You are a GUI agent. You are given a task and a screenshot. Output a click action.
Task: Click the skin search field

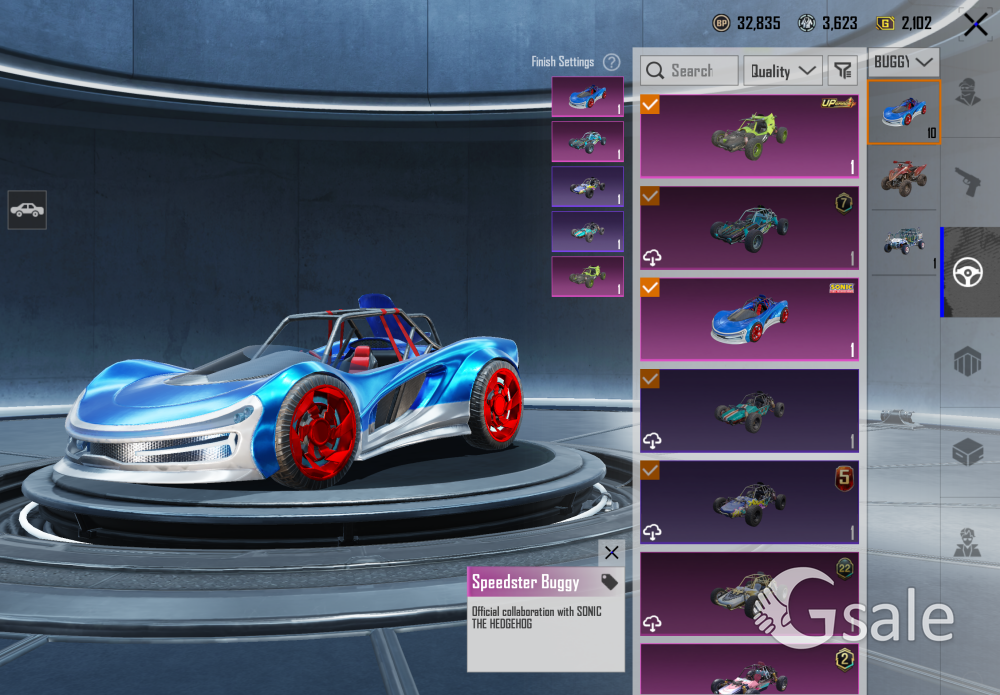[x=690, y=70]
